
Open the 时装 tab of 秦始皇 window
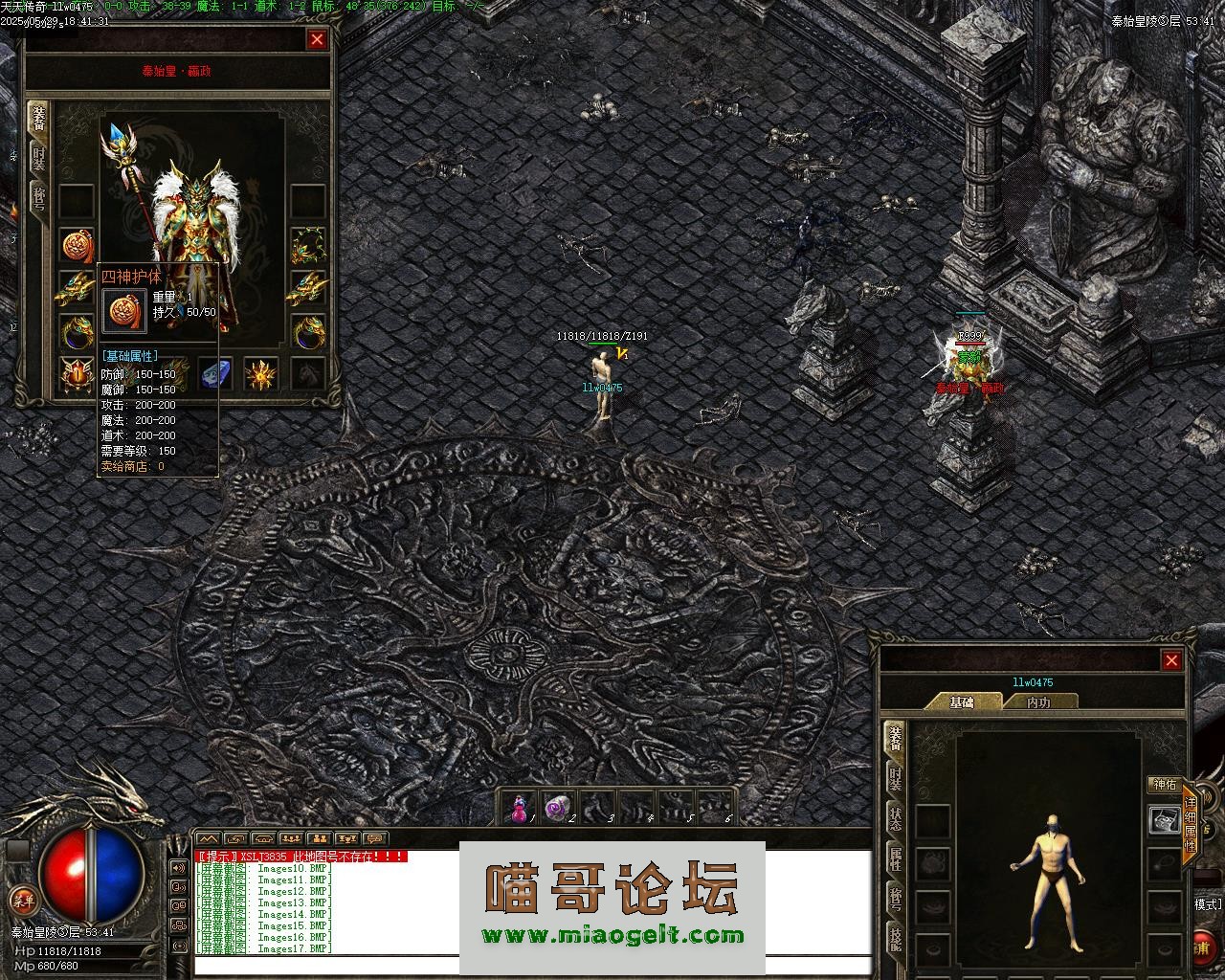coord(38,157)
